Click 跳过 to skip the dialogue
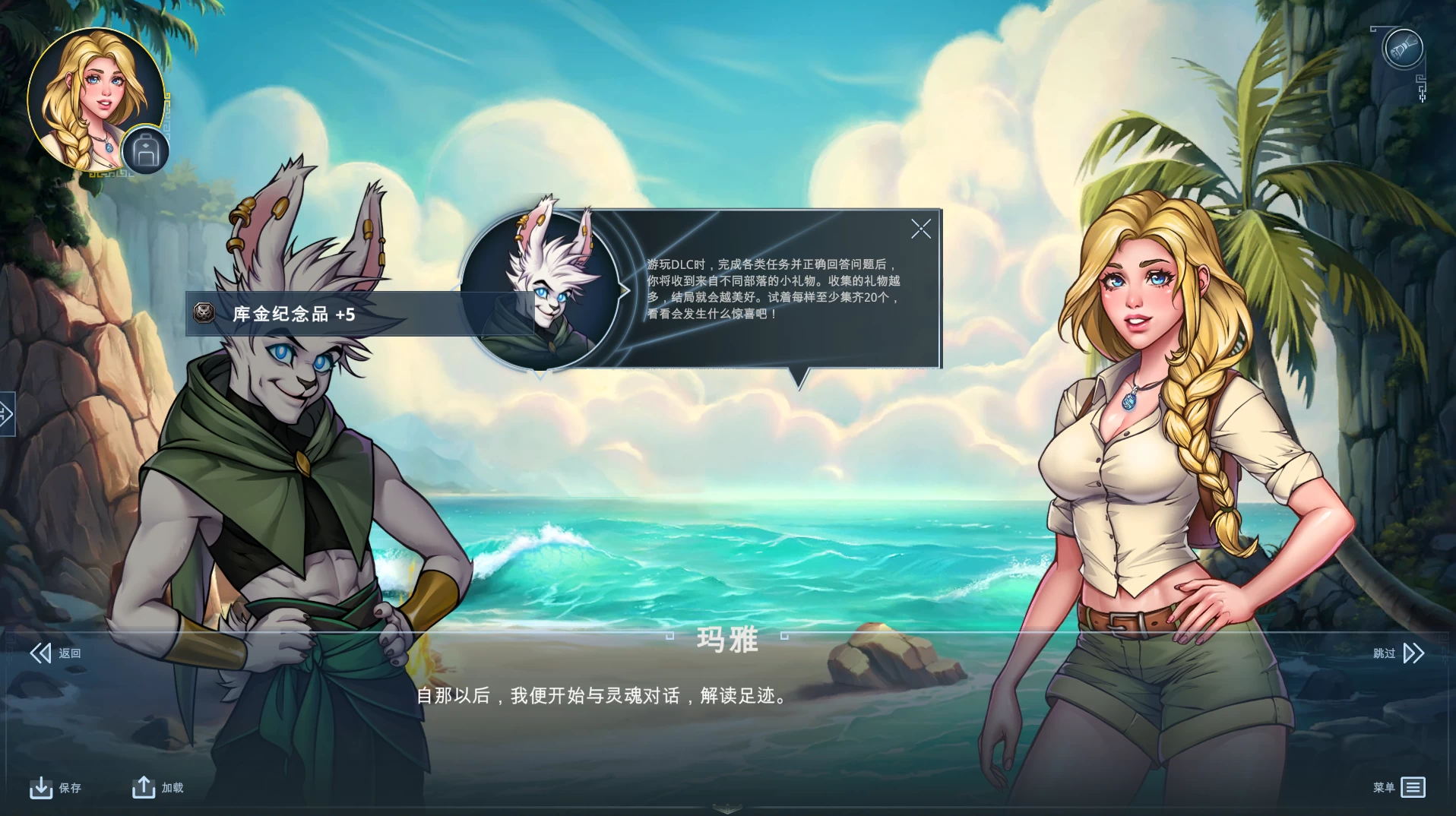The height and width of the screenshot is (816, 1456). click(x=1386, y=652)
